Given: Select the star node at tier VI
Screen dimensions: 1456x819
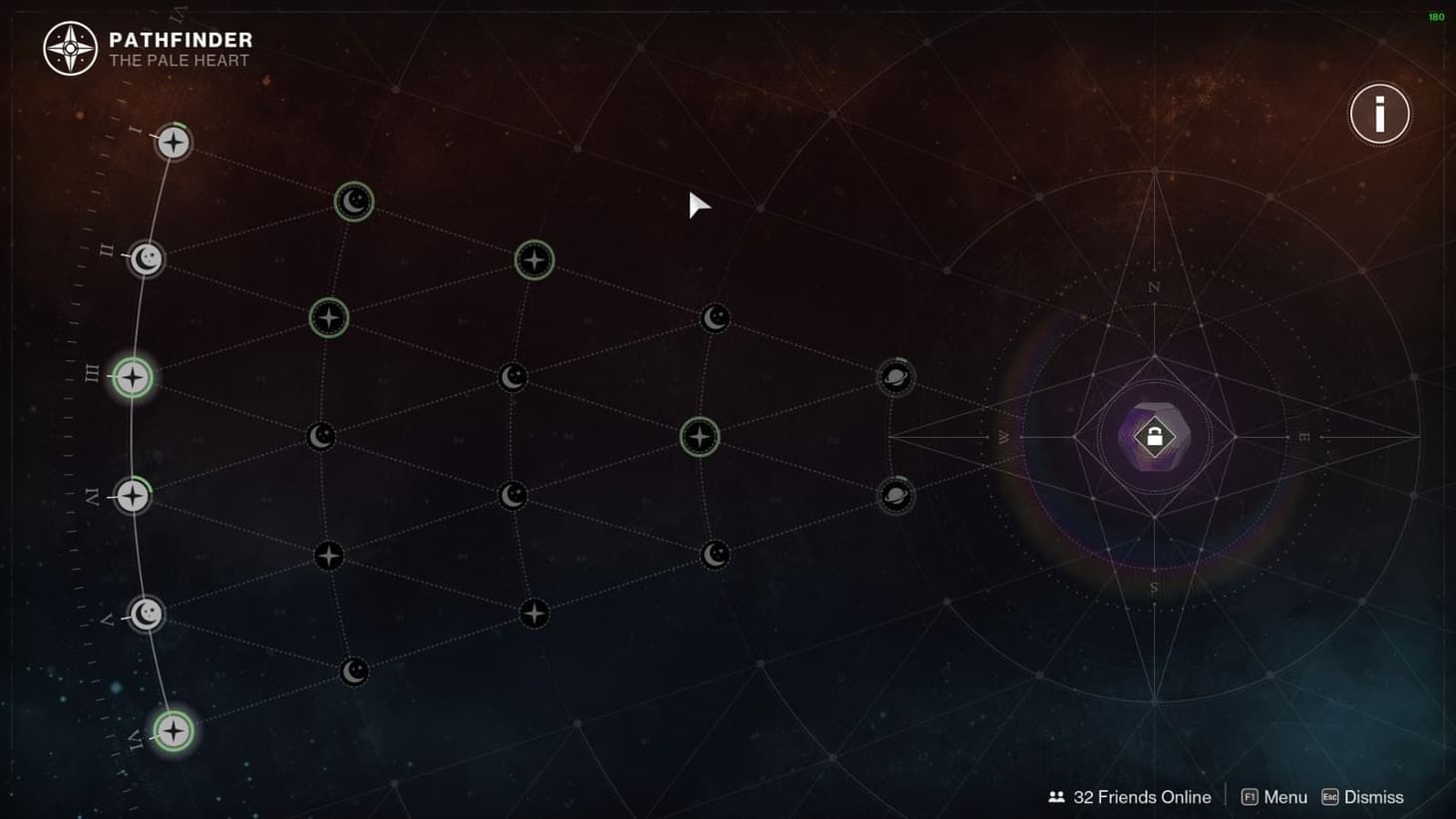Looking at the screenshot, I should (172, 730).
